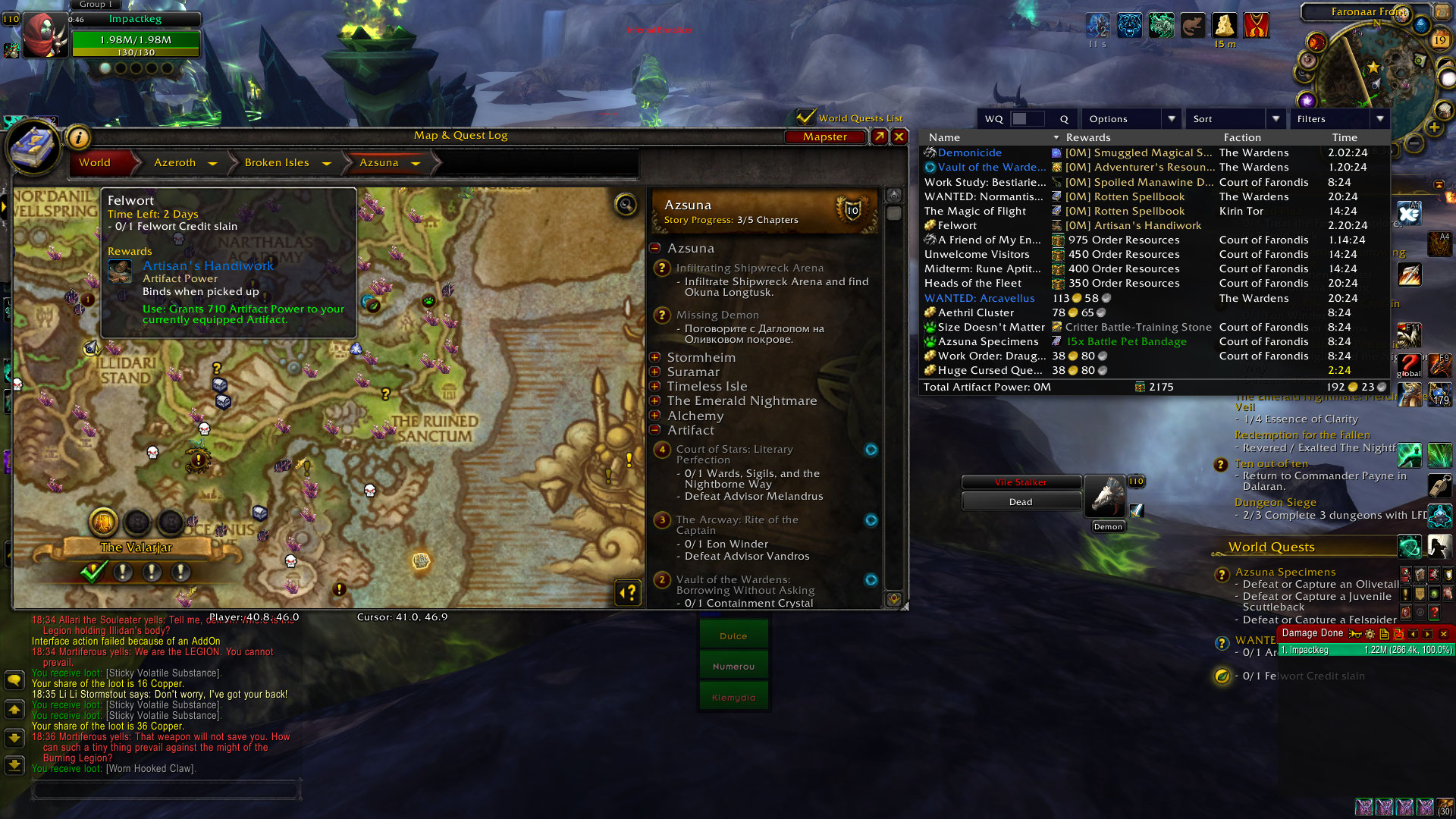Sort quest list by Time column
Viewport: 1456px width, 819px height.
point(1345,137)
